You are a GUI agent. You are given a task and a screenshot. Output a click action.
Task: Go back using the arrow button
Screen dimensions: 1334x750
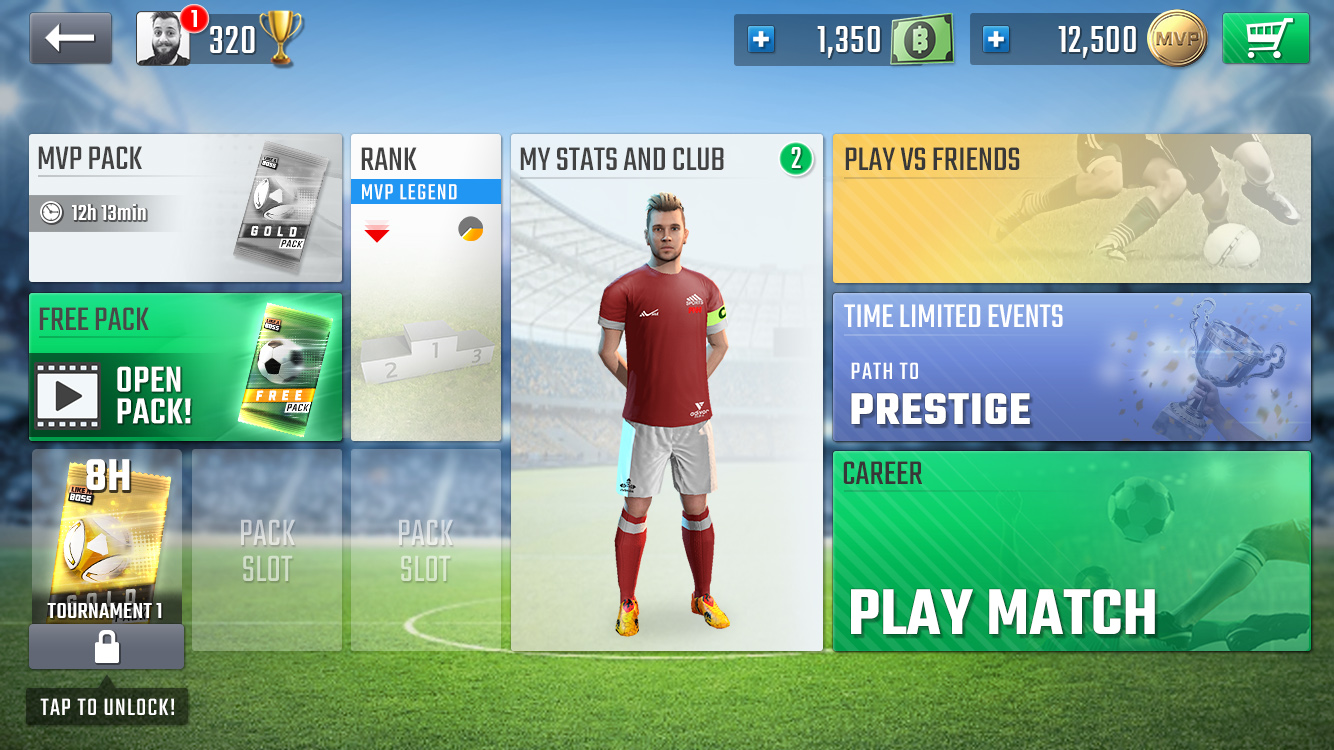(x=70, y=39)
